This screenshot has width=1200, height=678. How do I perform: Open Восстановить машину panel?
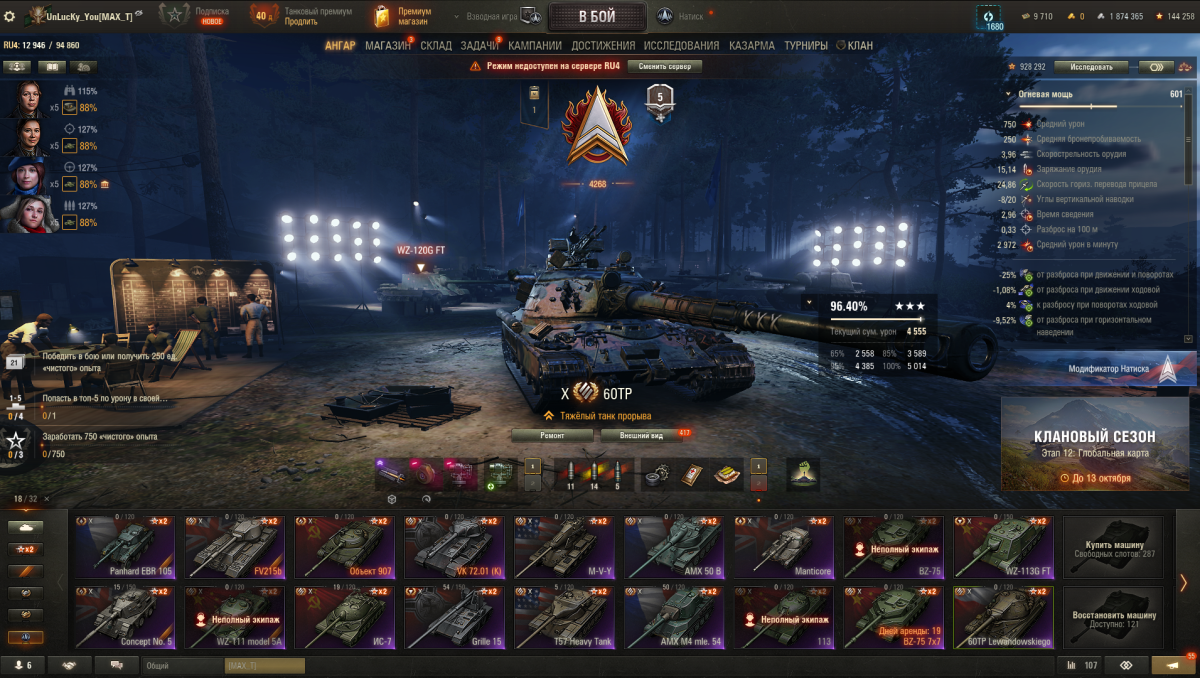(x=1113, y=617)
